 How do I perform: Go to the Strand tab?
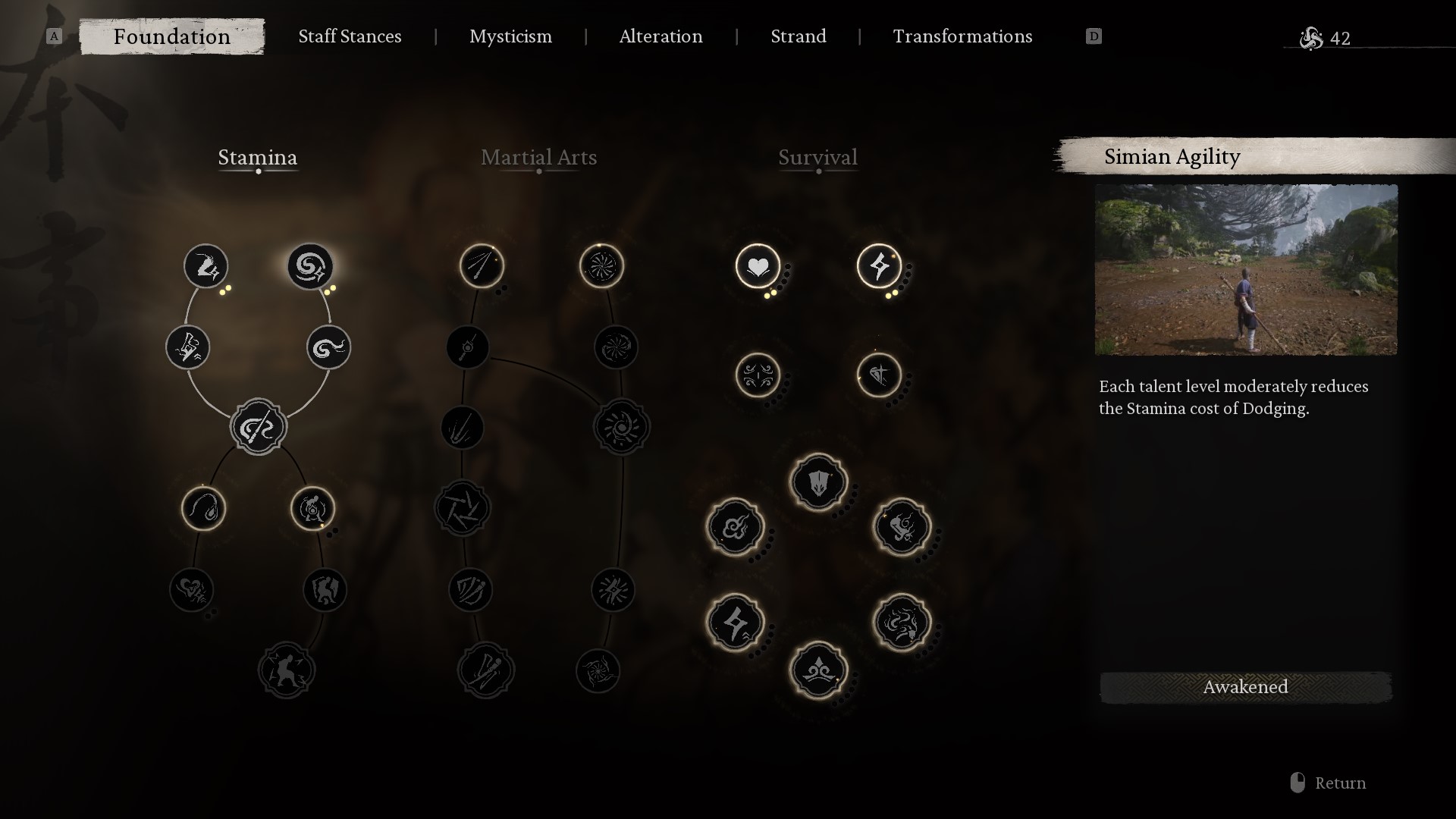click(x=798, y=36)
